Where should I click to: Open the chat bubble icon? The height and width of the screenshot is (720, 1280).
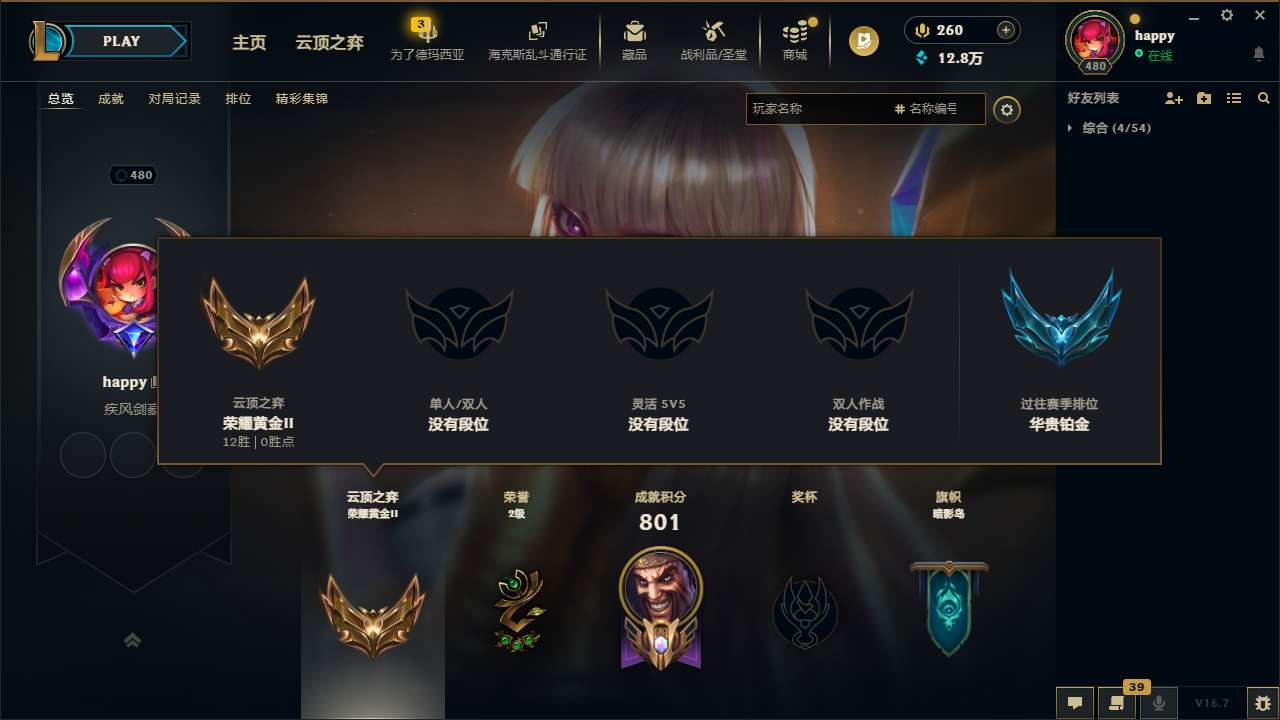tap(1075, 703)
